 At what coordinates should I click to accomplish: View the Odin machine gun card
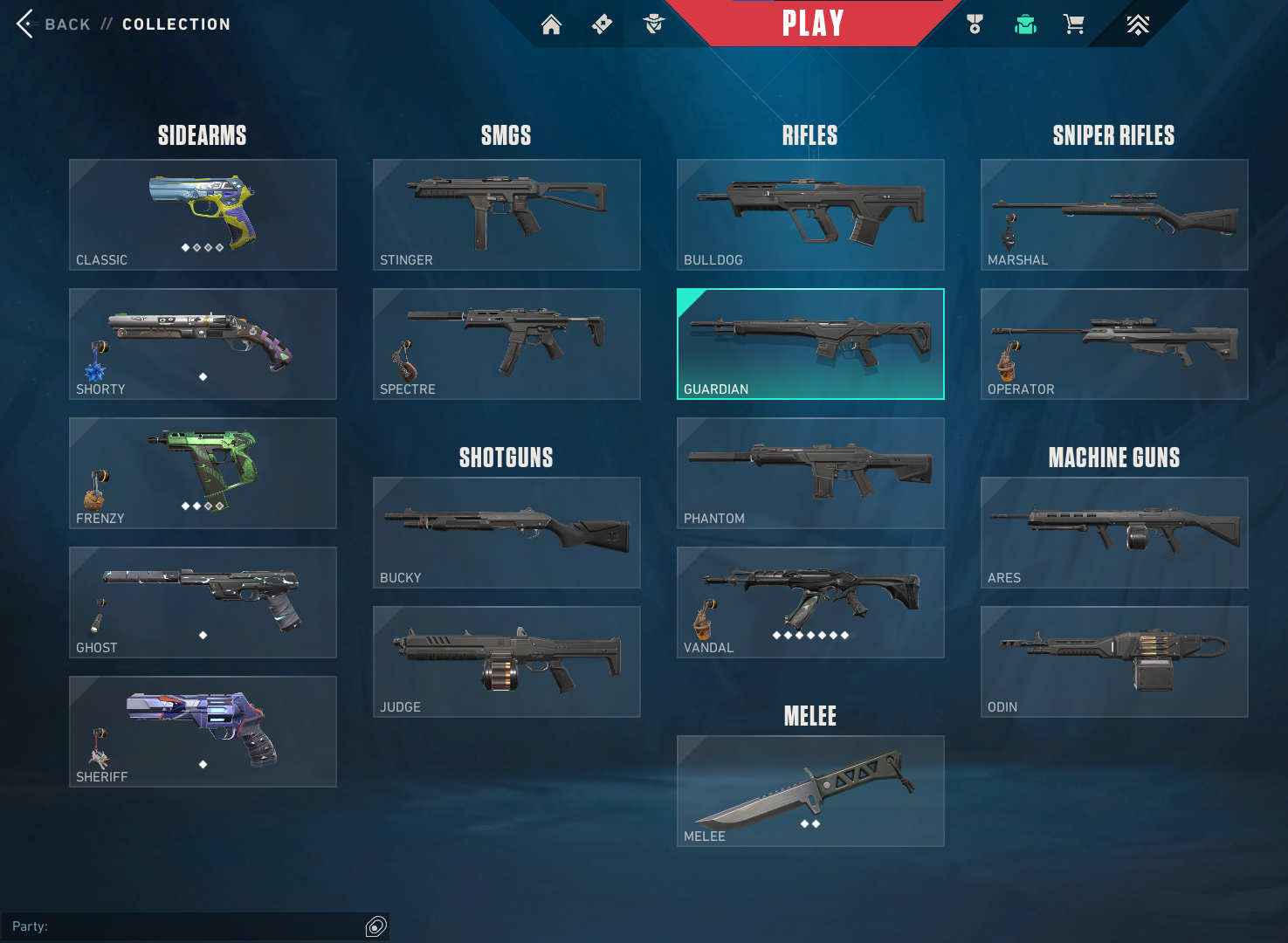coord(1113,662)
